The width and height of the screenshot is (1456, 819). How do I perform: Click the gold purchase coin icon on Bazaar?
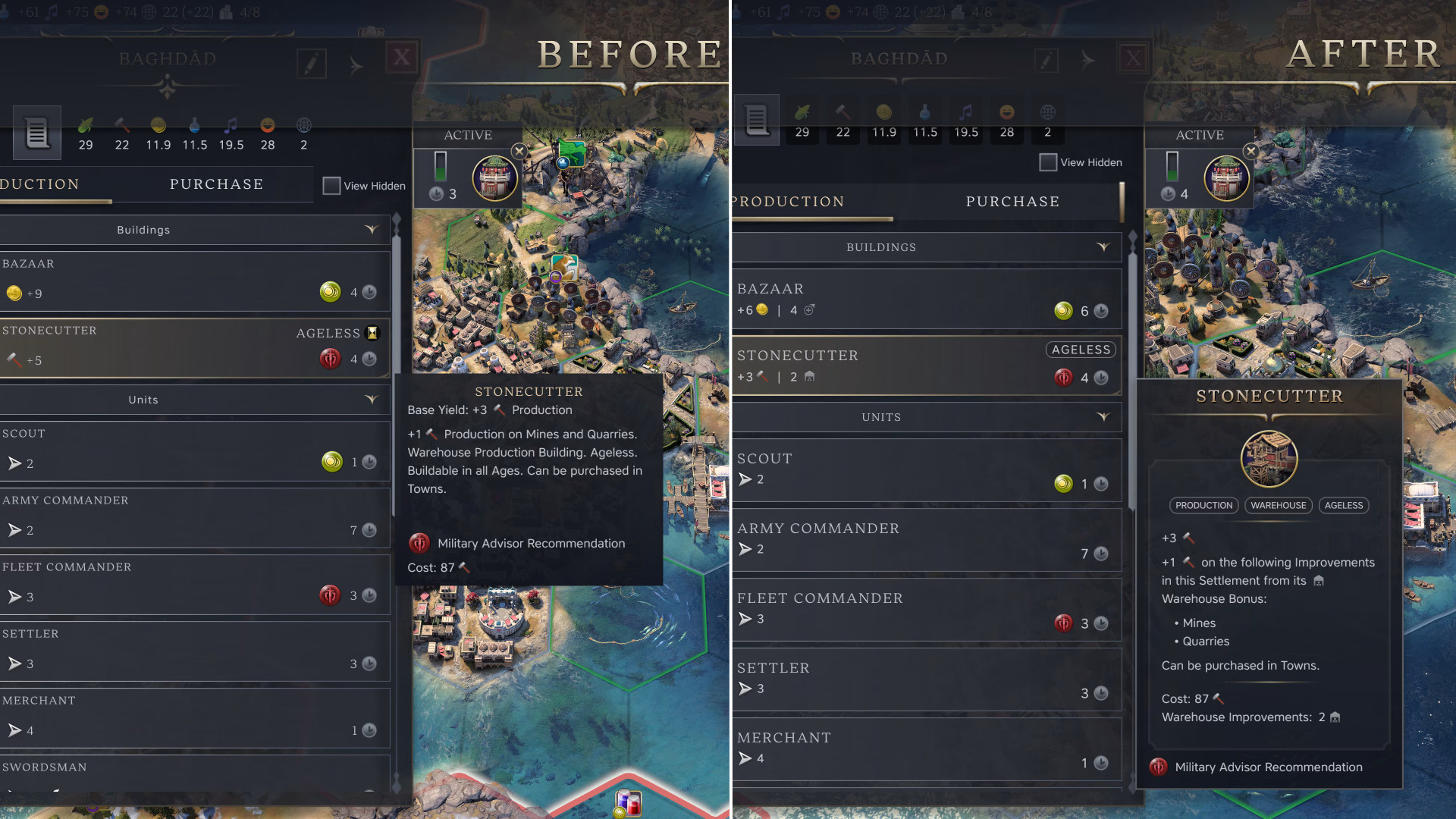coord(330,293)
